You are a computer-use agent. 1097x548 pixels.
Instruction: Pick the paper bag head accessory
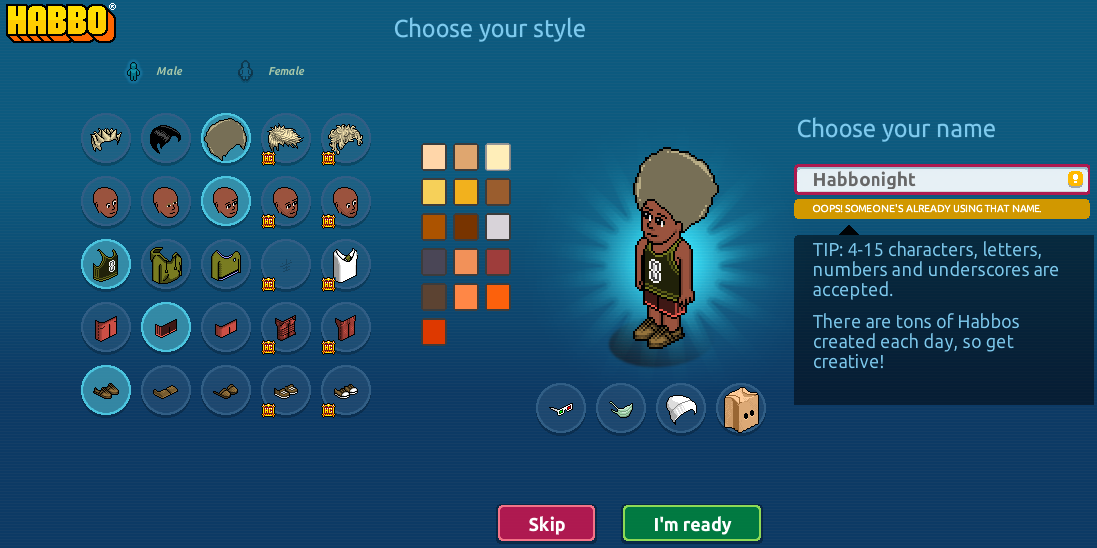pyautogui.click(x=741, y=408)
